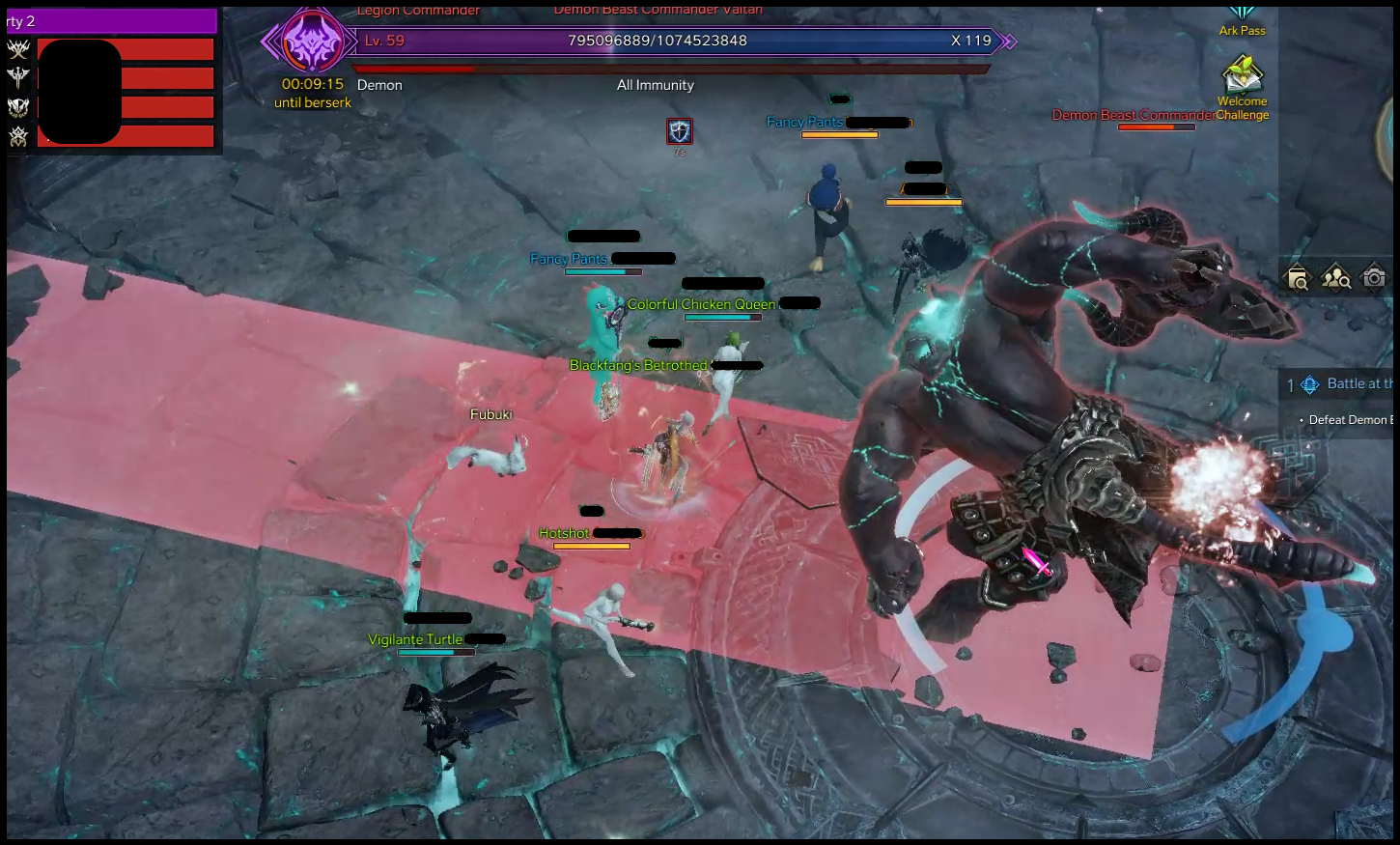Click the purple boss emblem portrait

tap(312, 42)
